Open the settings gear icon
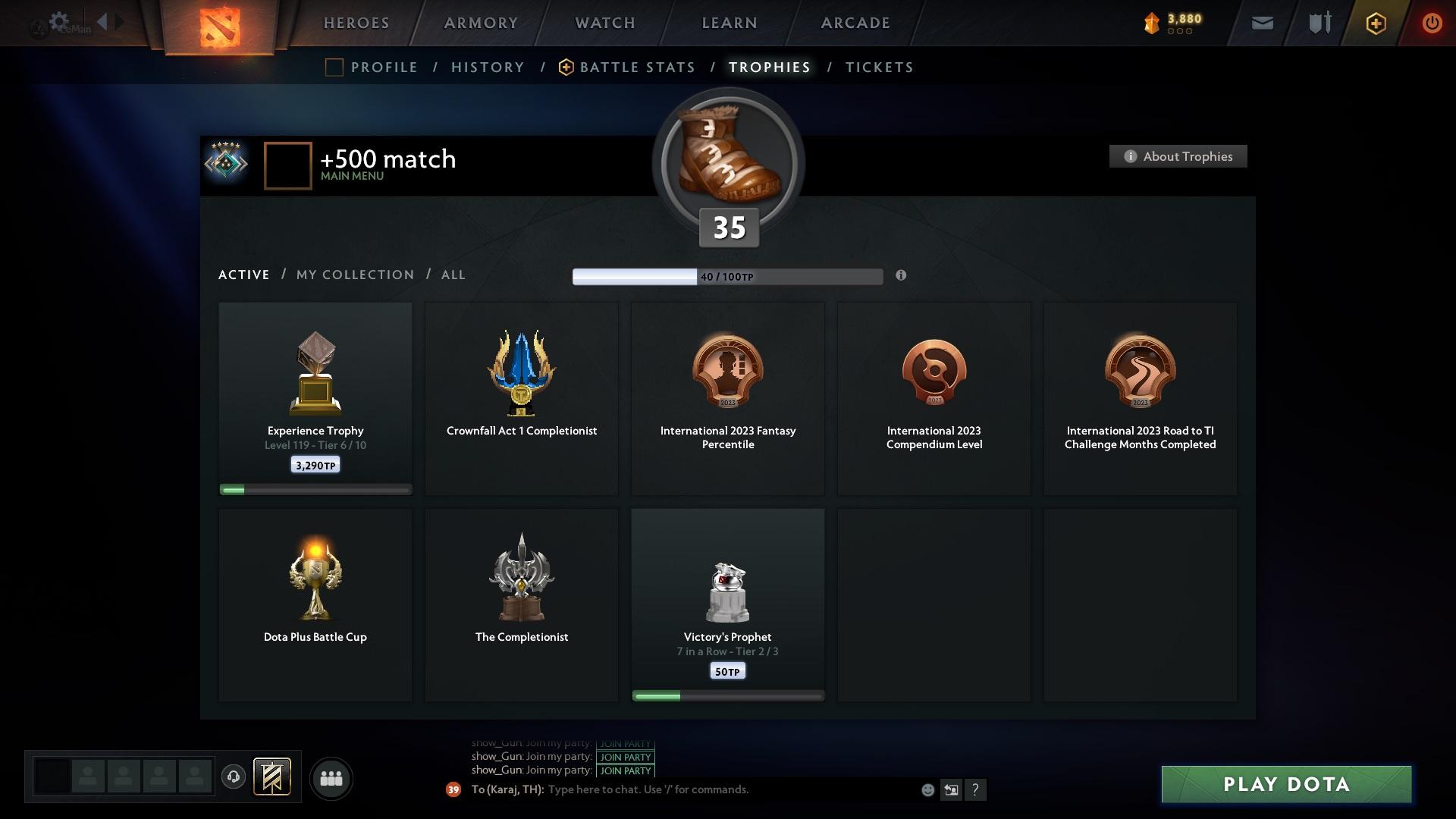 click(x=59, y=20)
